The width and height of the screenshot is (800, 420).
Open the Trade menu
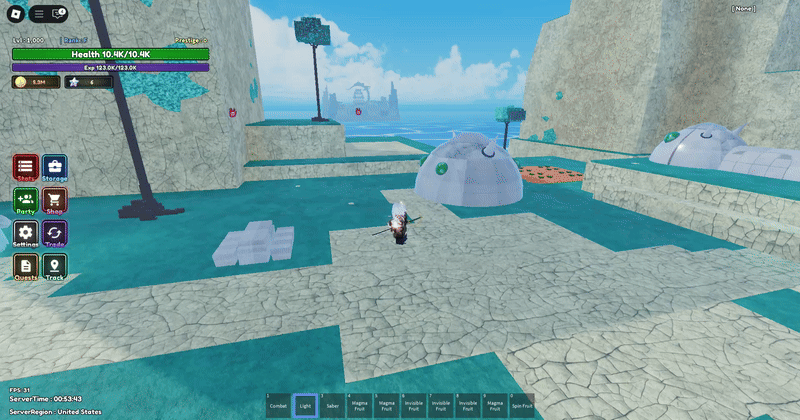pyautogui.click(x=55, y=234)
